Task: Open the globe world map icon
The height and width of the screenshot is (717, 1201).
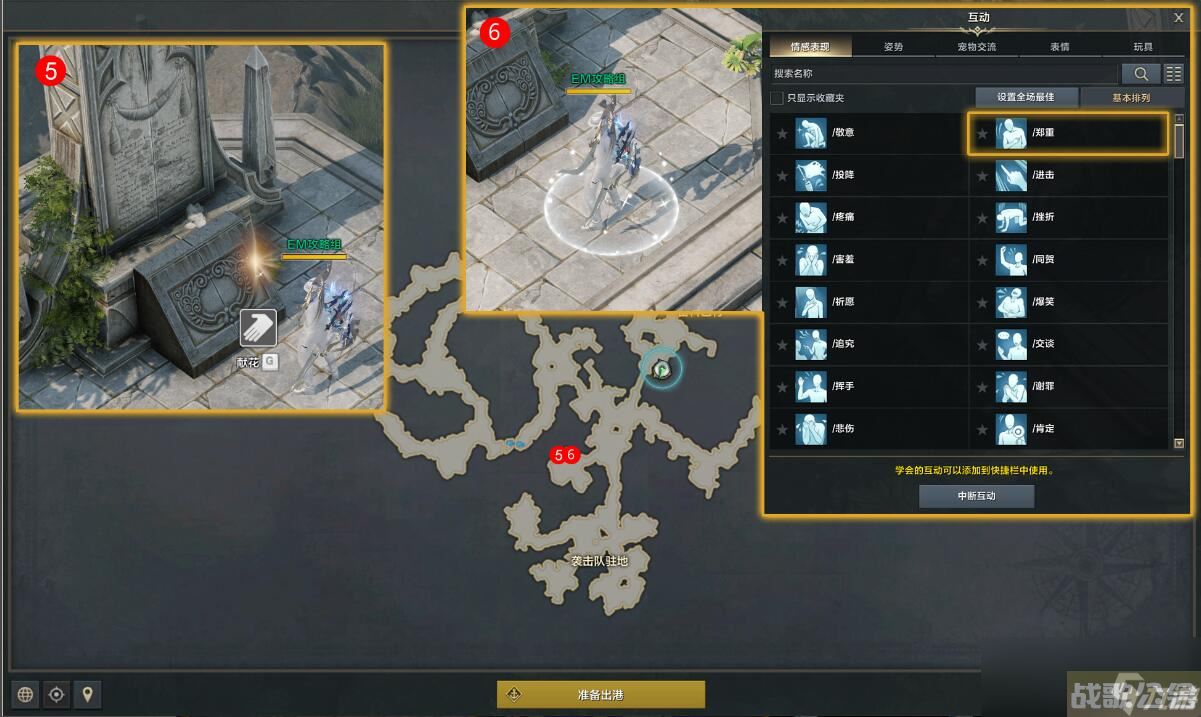Action: (25, 694)
